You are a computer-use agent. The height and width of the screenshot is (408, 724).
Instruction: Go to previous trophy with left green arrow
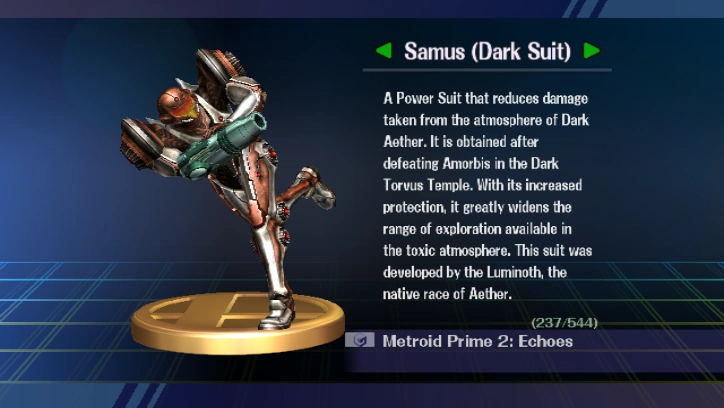click(384, 50)
